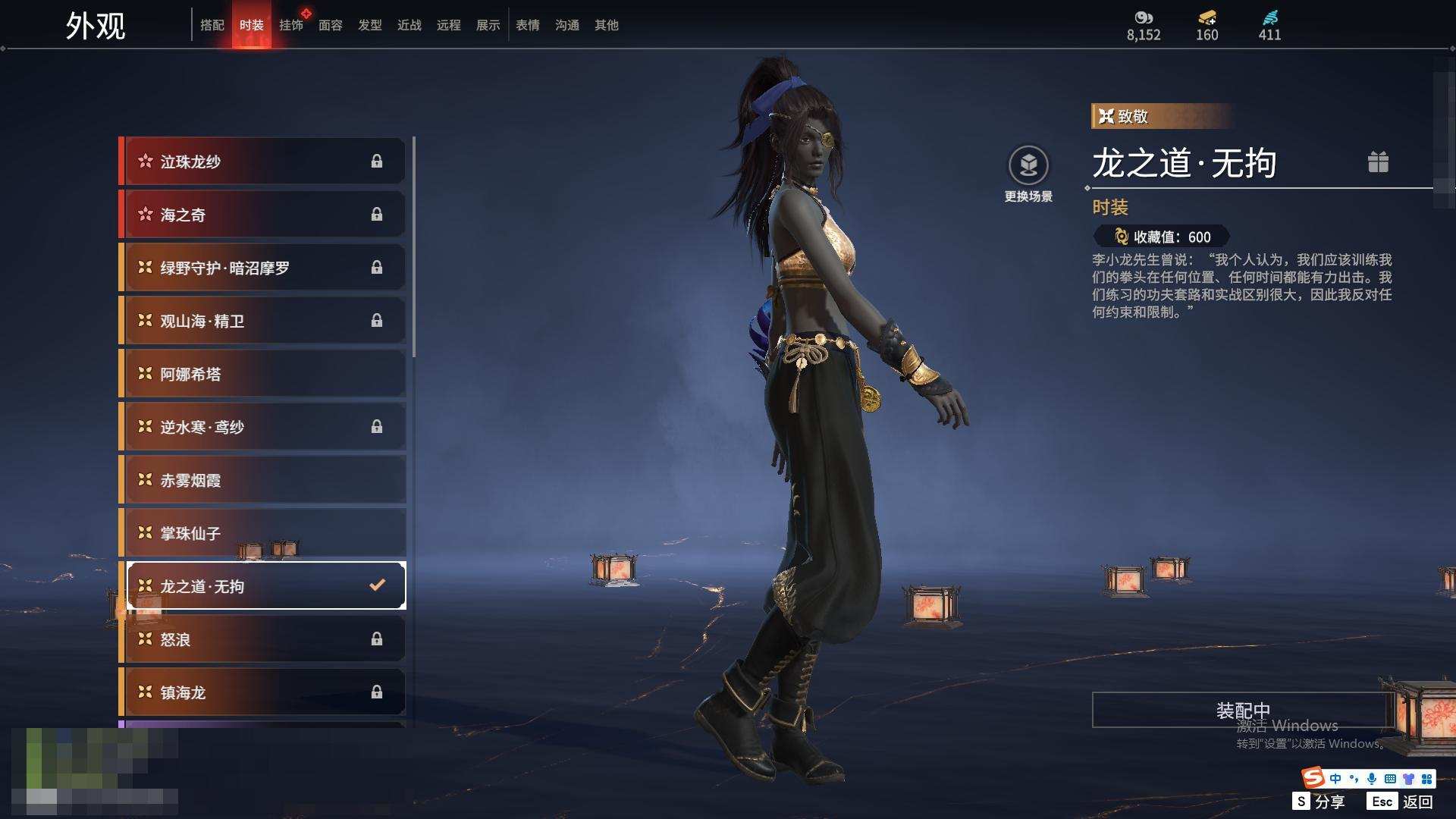Viewport: 1456px width, 819px height.
Task: Open the 挂饰 accessories tab
Action: (x=291, y=25)
